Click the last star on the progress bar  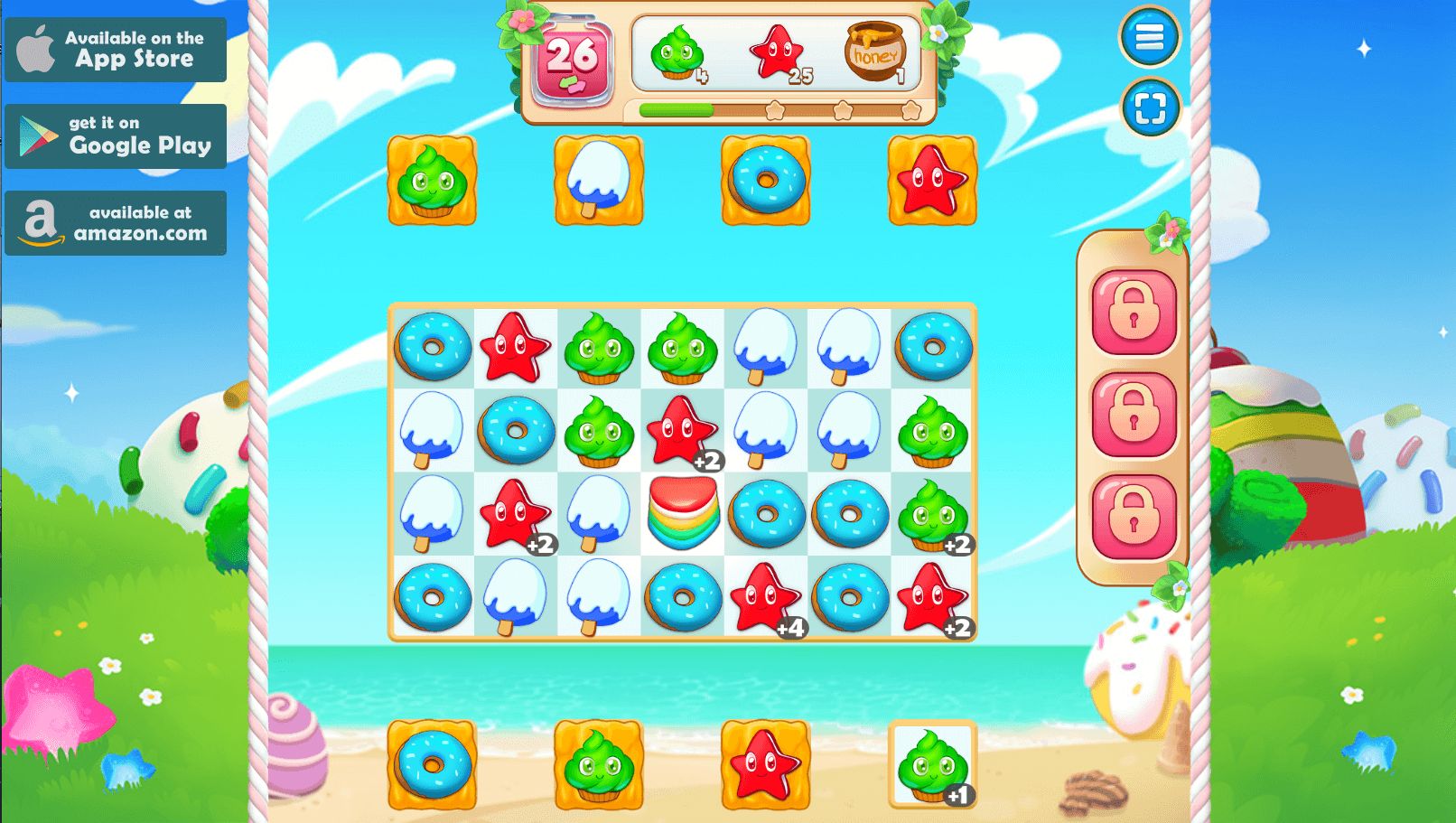click(x=911, y=108)
